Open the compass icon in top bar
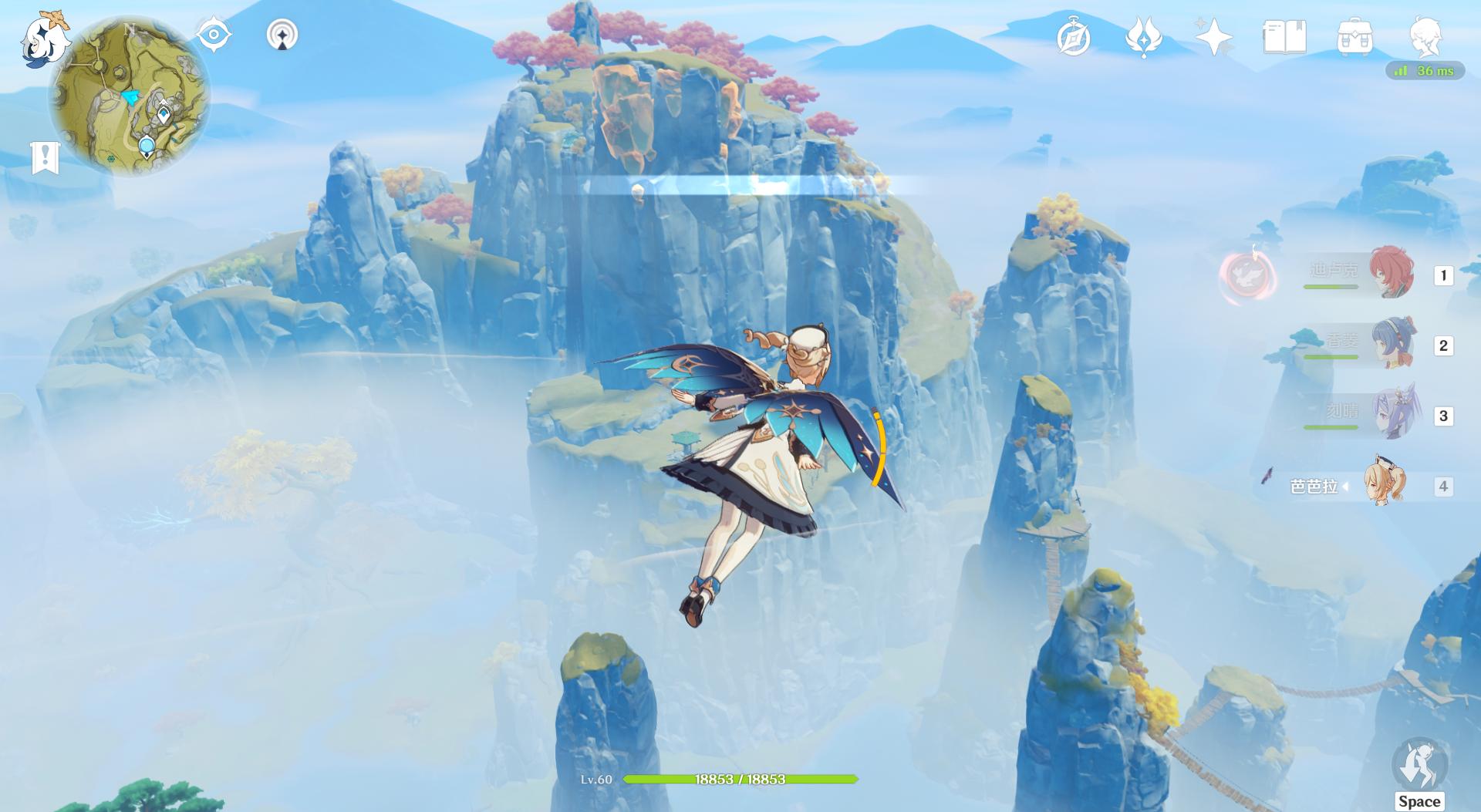Screen dimensions: 1481x812 tap(1073, 38)
